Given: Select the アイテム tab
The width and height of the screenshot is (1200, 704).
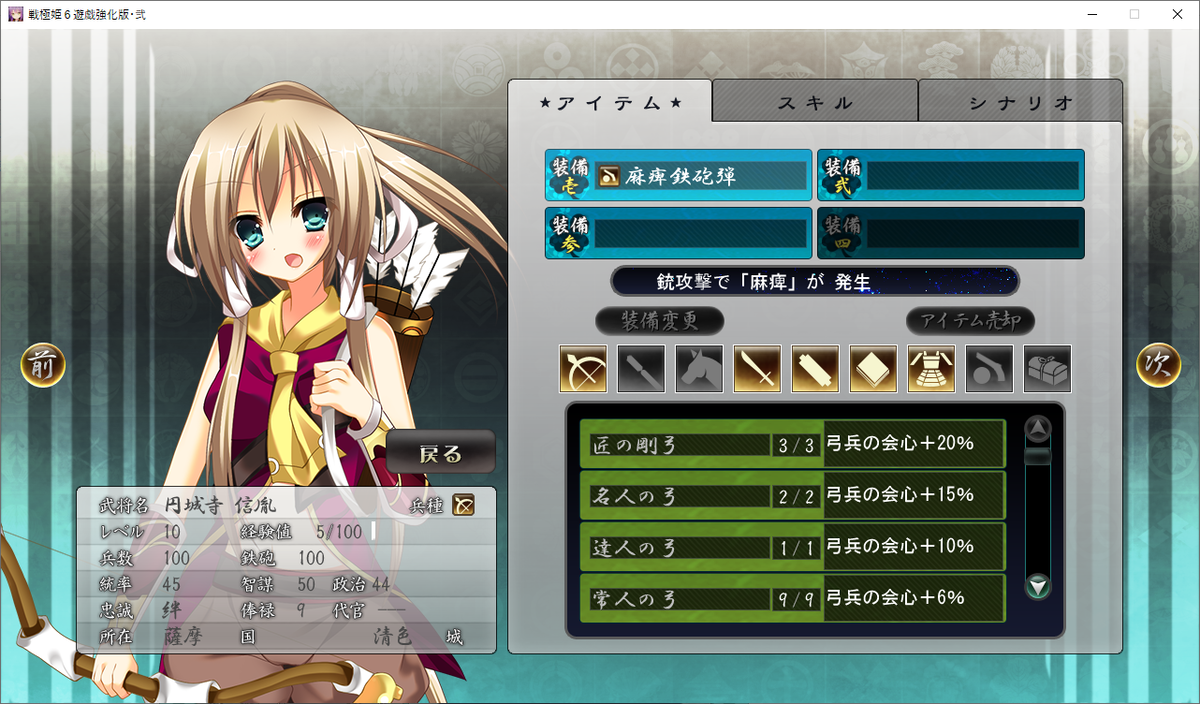Looking at the screenshot, I should tap(610, 102).
